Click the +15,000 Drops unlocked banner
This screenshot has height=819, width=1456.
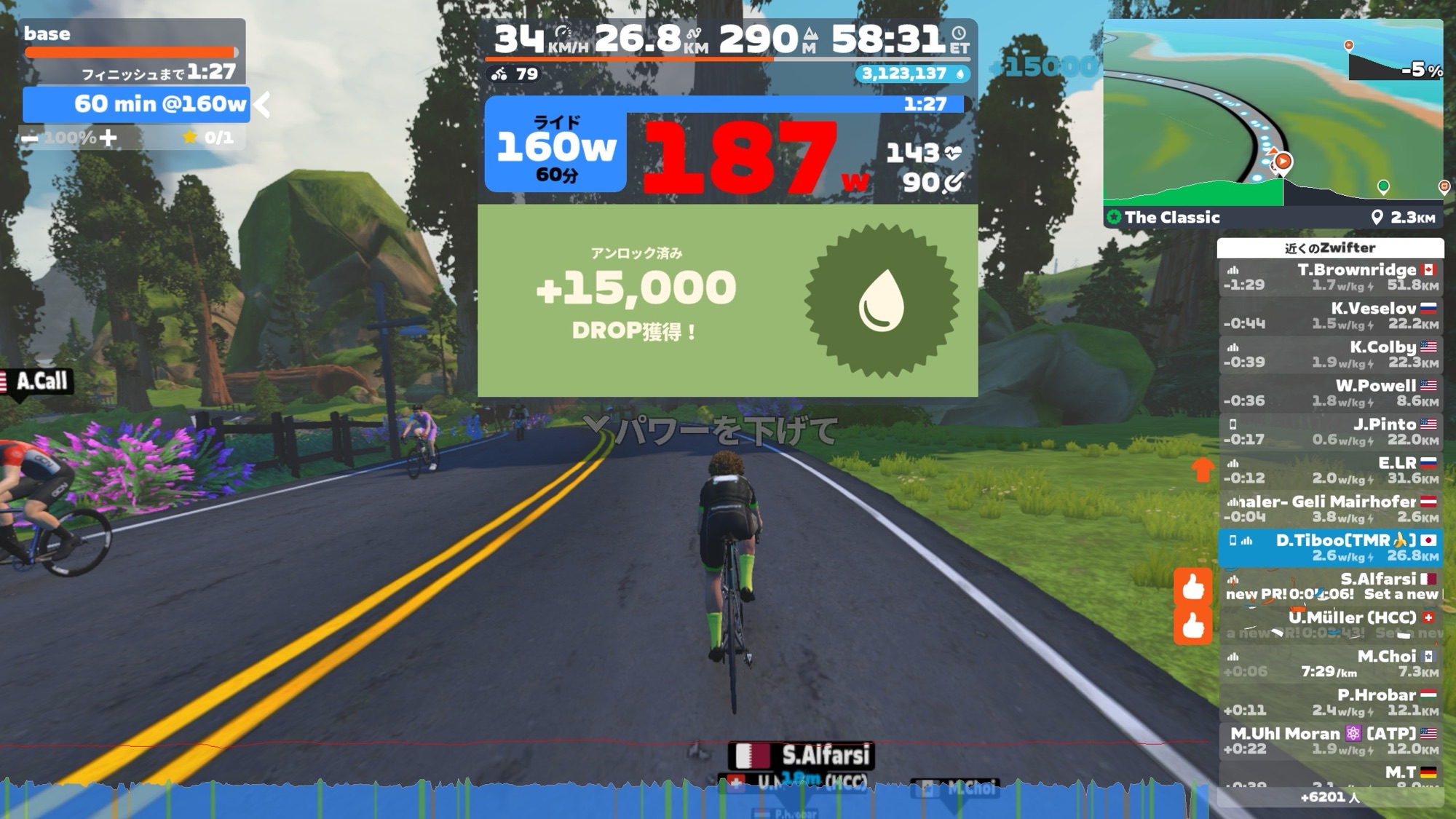coord(727,301)
